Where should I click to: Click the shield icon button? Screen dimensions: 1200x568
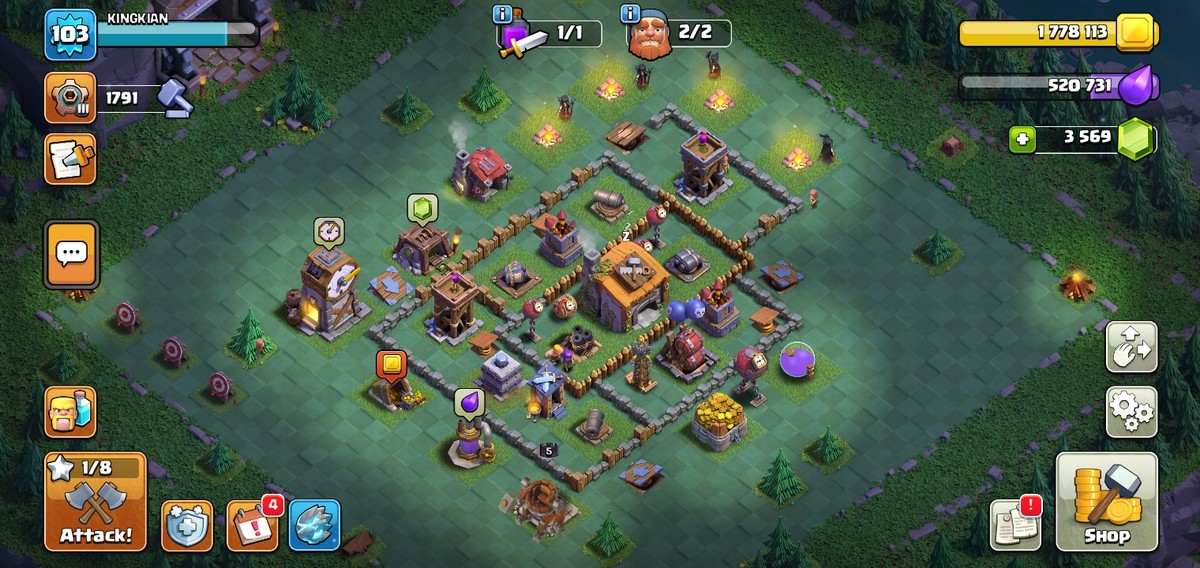click(x=187, y=526)
